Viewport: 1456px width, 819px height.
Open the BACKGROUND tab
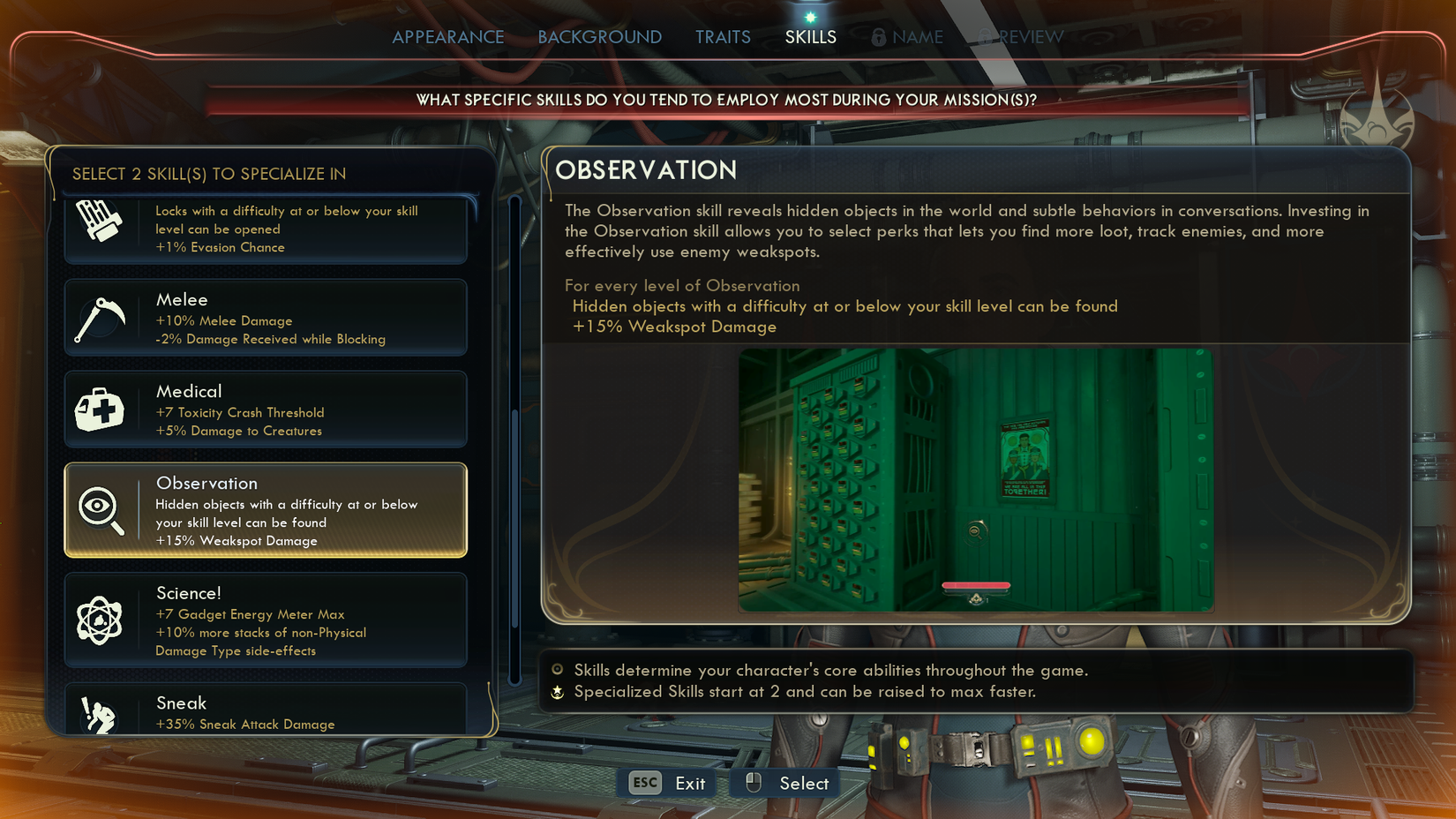[x=599, y=37]
